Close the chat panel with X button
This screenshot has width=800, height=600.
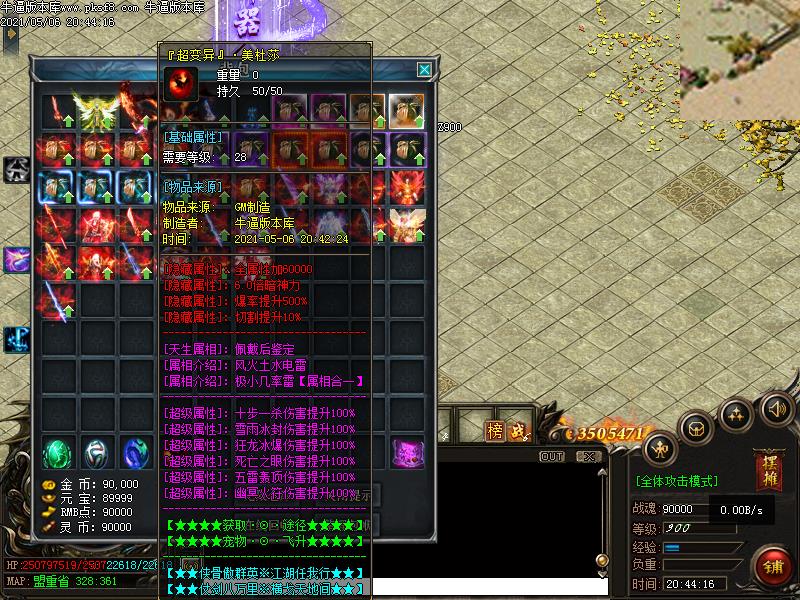[590, 456]
